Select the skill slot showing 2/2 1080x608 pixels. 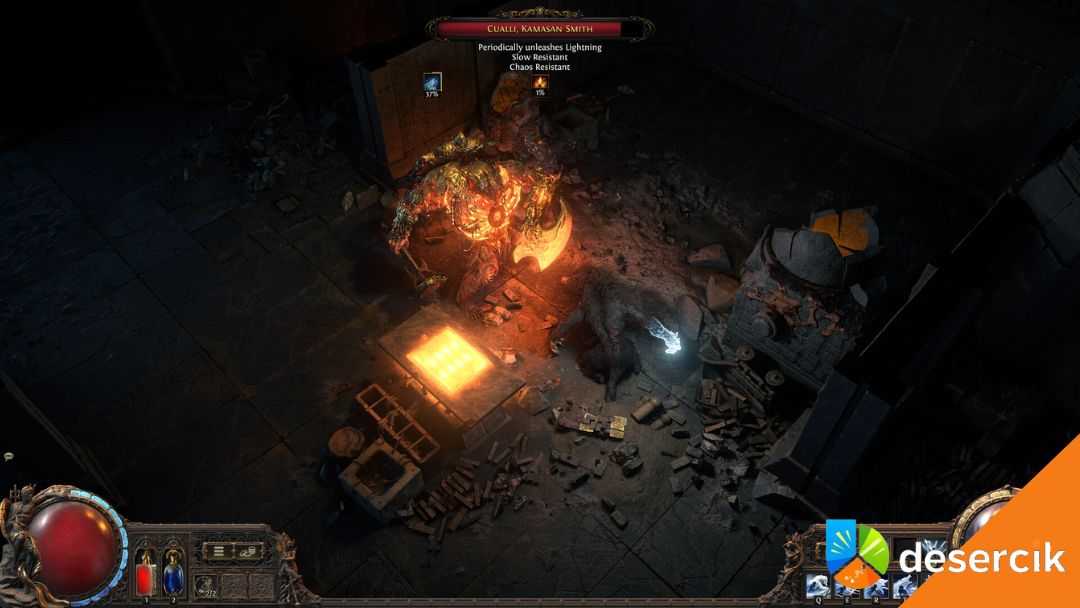tap(206, 584)
